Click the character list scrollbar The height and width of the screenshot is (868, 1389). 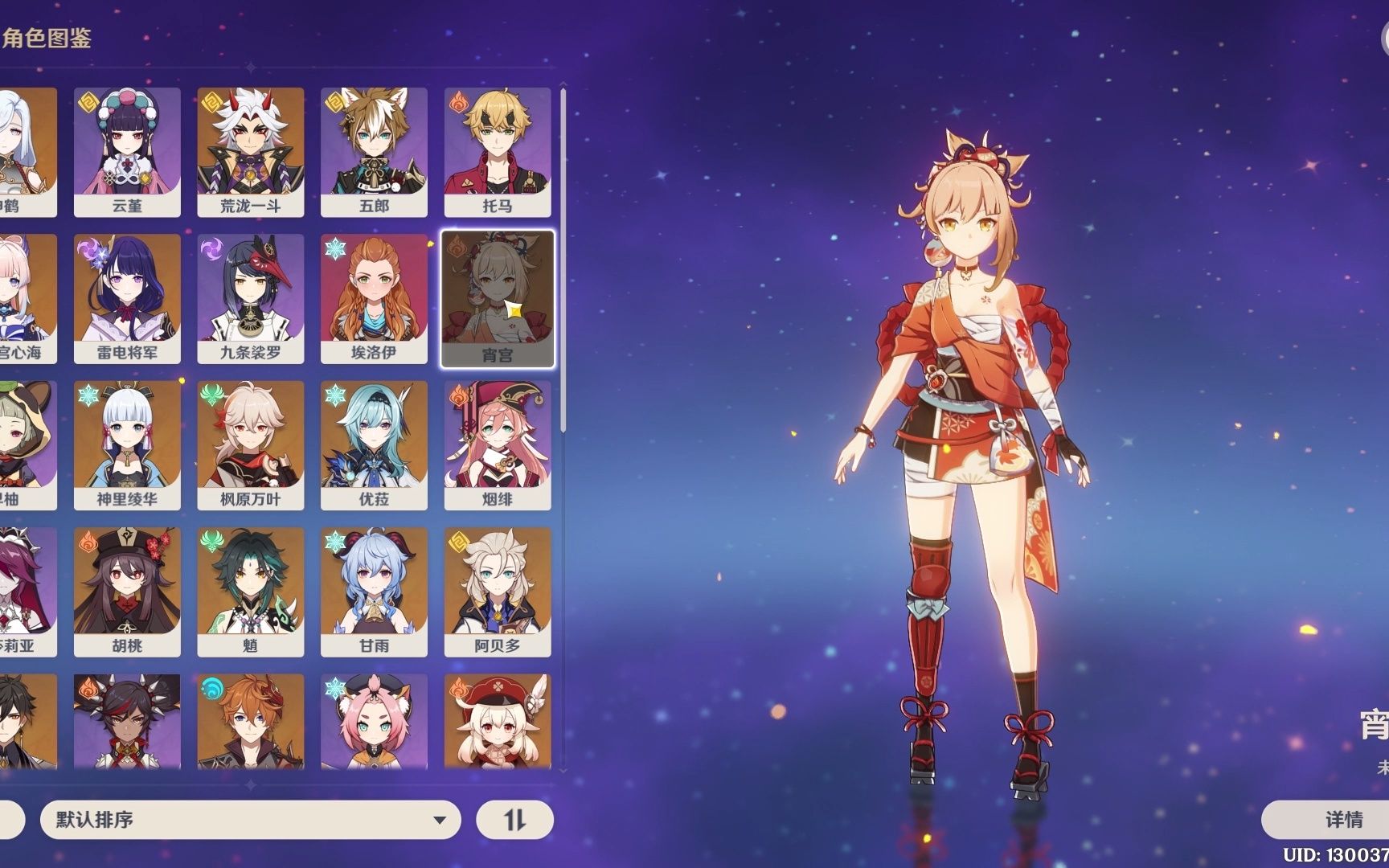563,261
